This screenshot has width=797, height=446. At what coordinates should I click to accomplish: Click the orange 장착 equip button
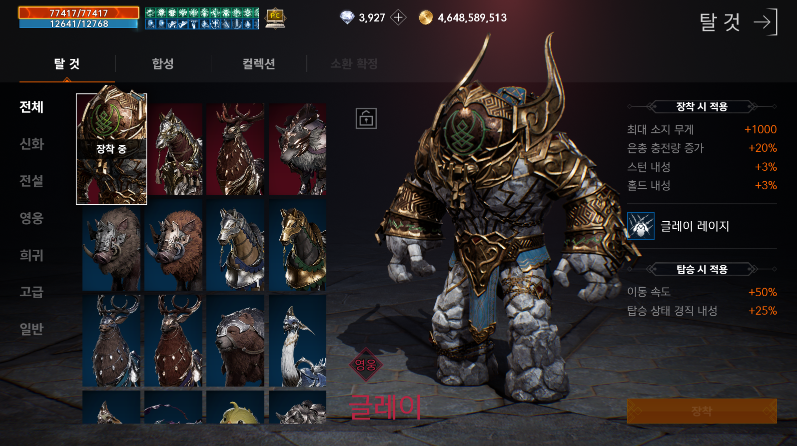point(701,411)
